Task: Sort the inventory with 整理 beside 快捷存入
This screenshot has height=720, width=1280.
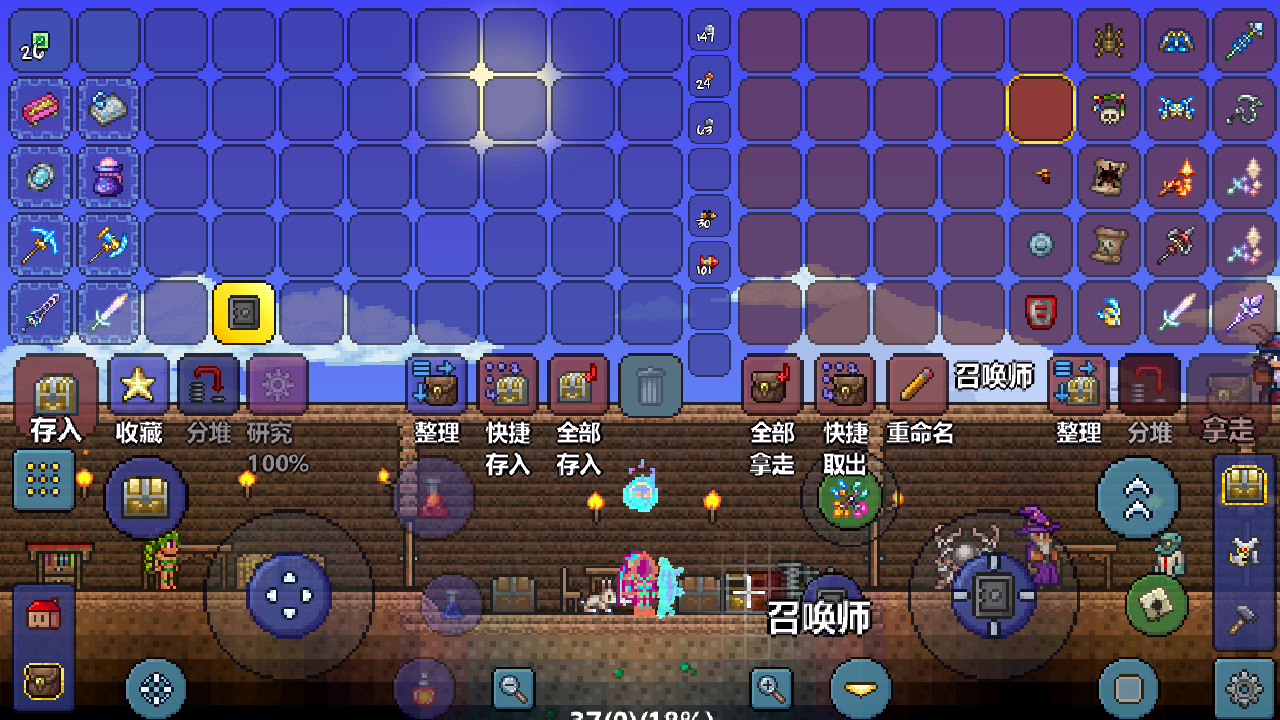Action: (437, 386)
